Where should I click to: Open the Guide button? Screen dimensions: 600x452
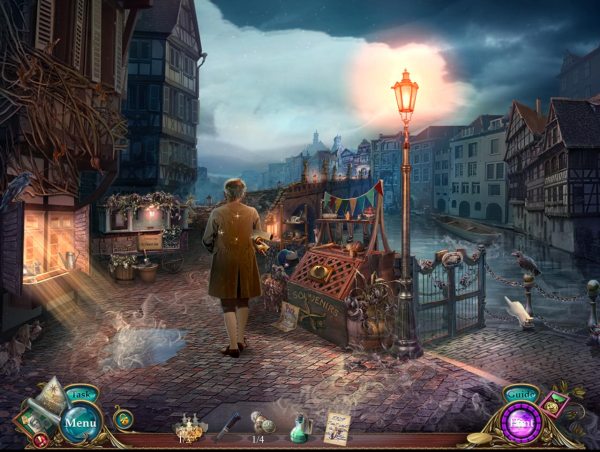click(520, 394)
